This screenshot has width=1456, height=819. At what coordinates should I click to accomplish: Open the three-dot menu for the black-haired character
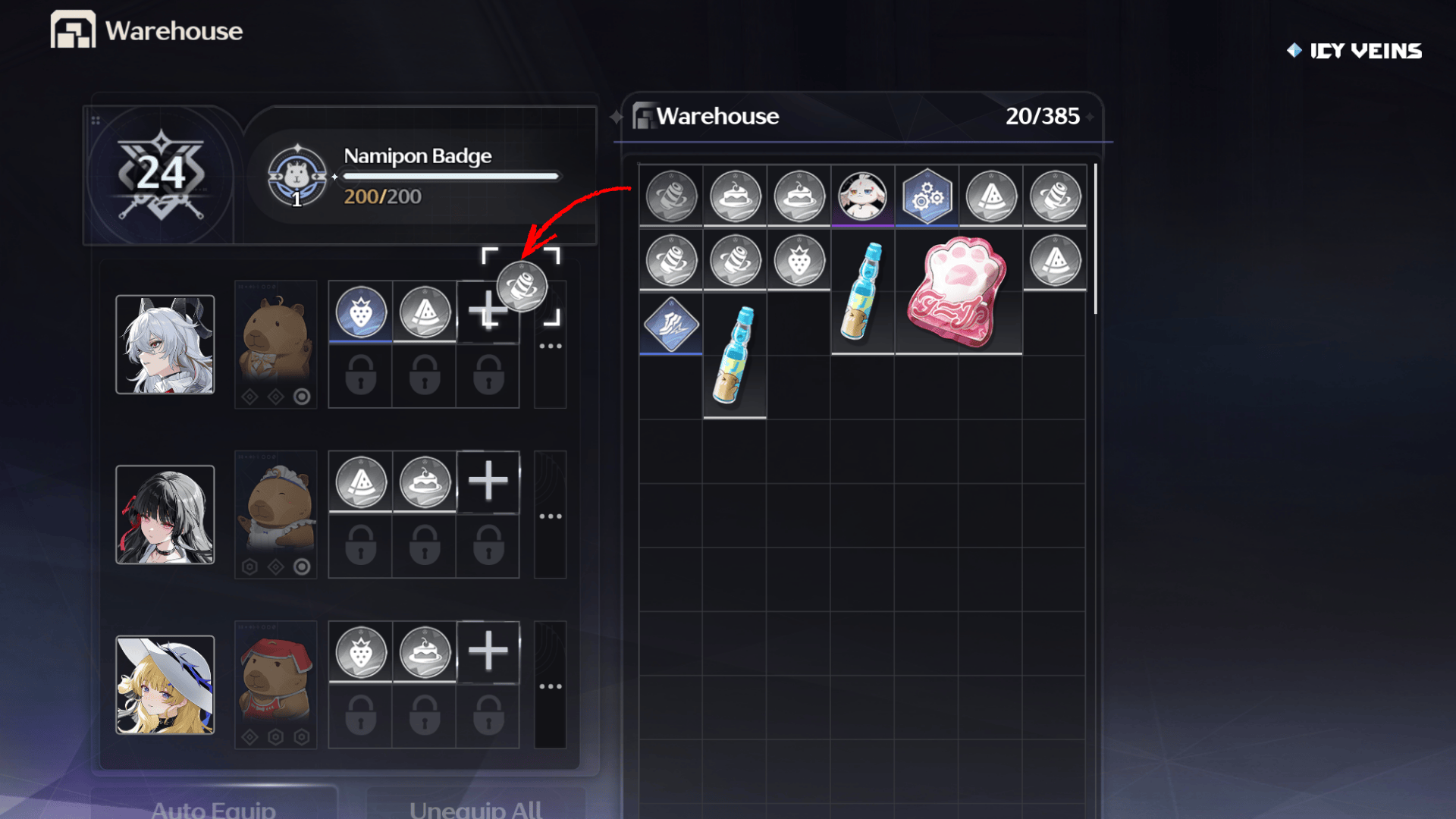(550, 516)
